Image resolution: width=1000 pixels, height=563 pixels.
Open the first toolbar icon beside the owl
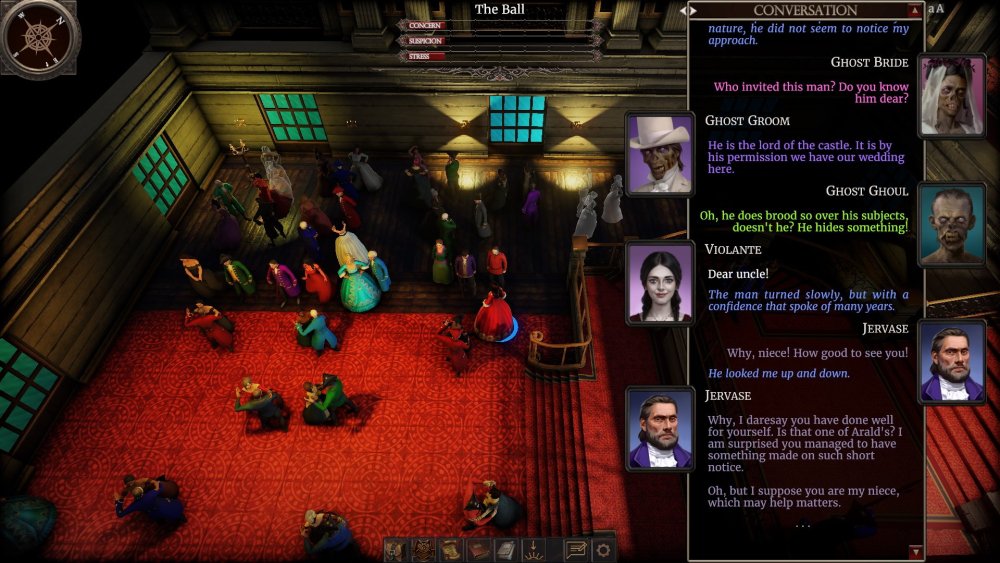pos(397,549)
